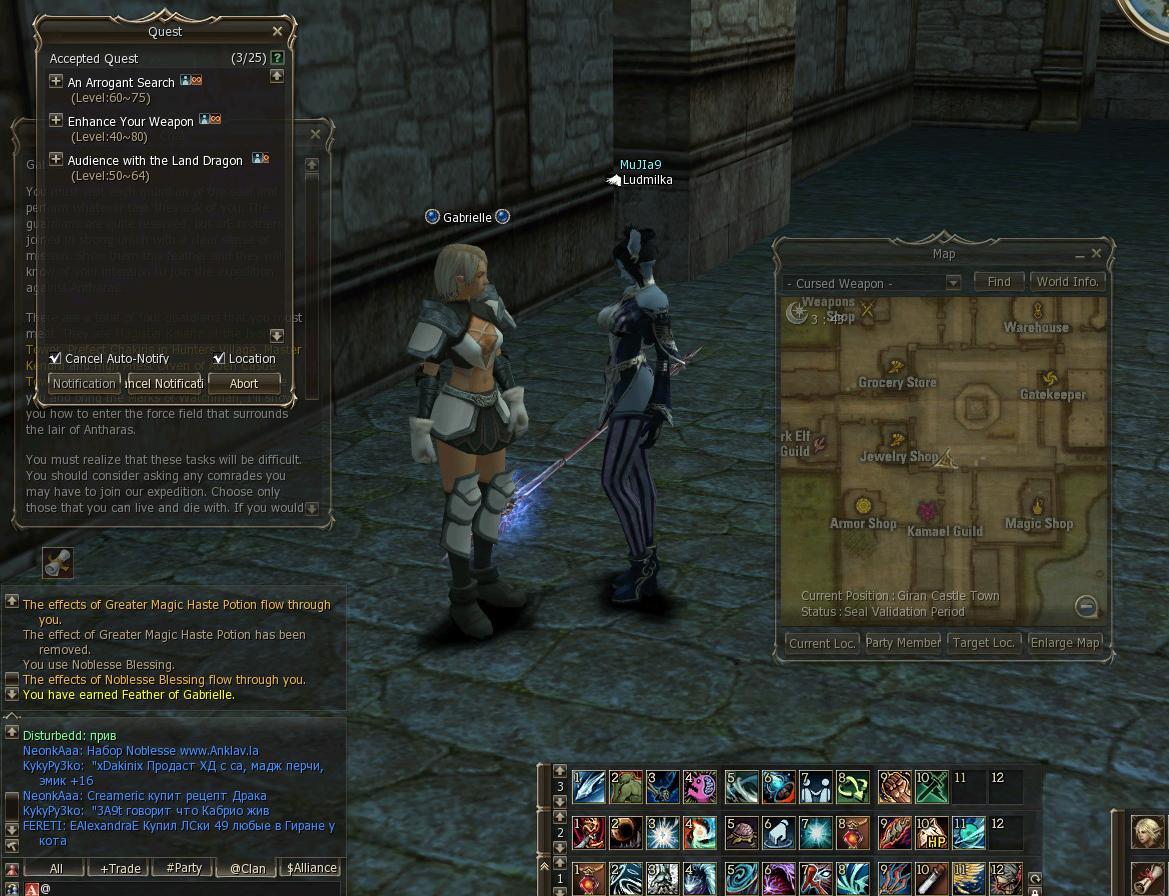
Task: Close the Map window
Action: (x=1096, y=254)
